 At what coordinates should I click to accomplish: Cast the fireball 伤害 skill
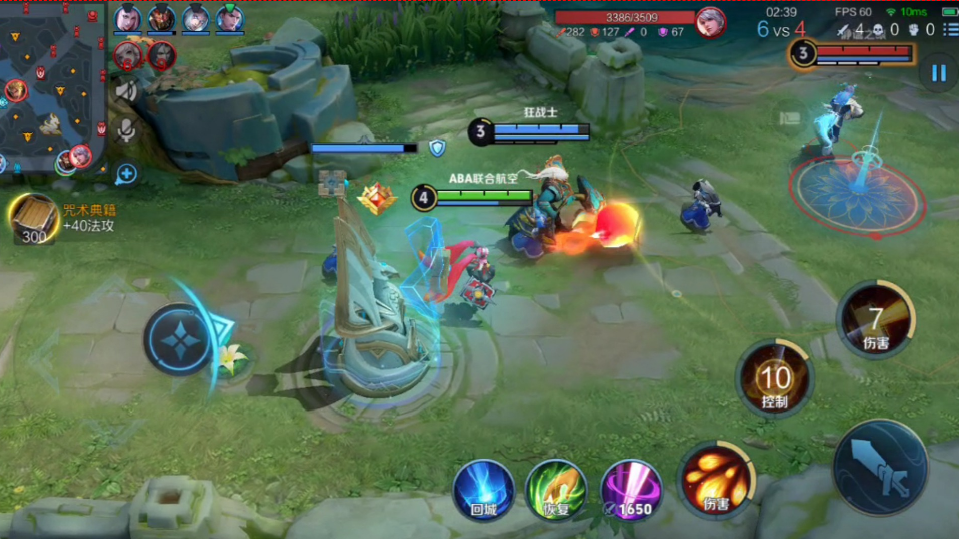(x=716, y=480)
